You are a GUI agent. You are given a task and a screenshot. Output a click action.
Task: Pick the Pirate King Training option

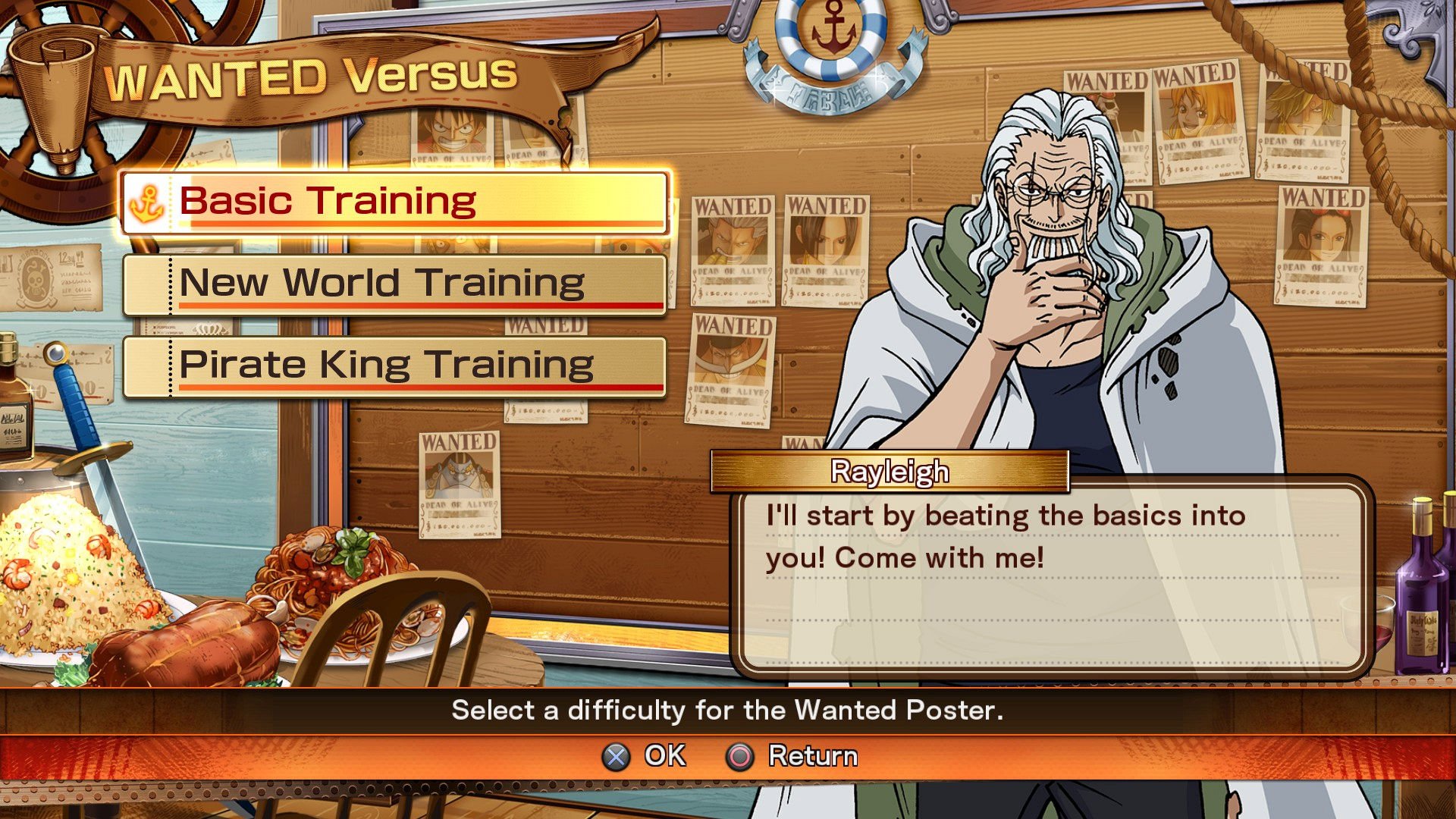tap(394, 366)
